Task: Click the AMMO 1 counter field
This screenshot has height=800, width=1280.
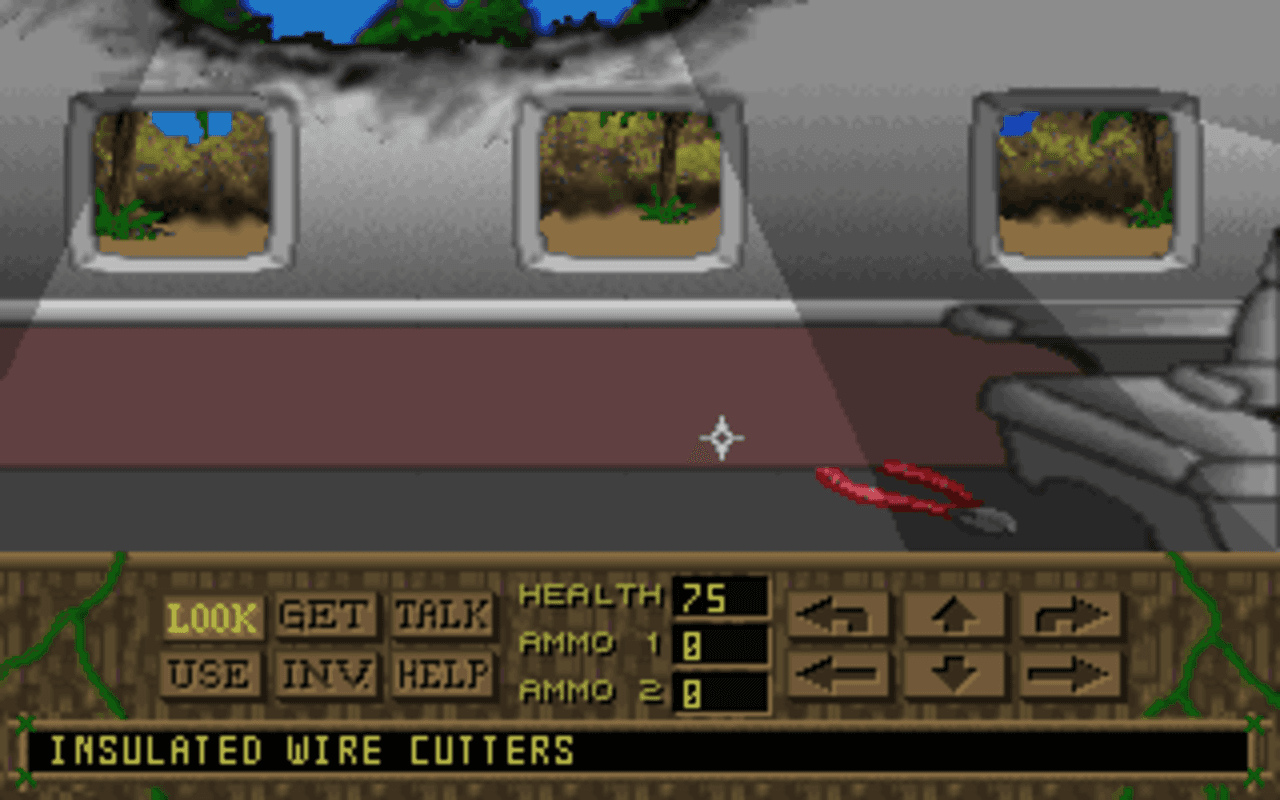Action: point(720,642)
